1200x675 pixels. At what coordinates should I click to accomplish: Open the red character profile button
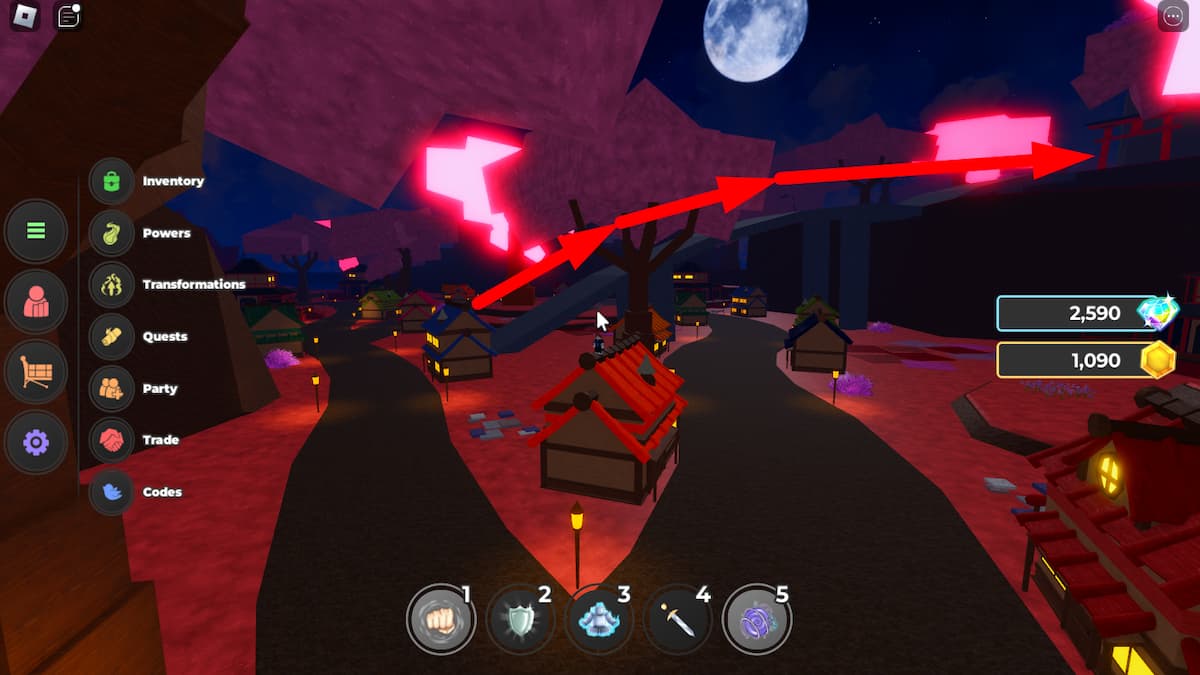pos(36,301)
